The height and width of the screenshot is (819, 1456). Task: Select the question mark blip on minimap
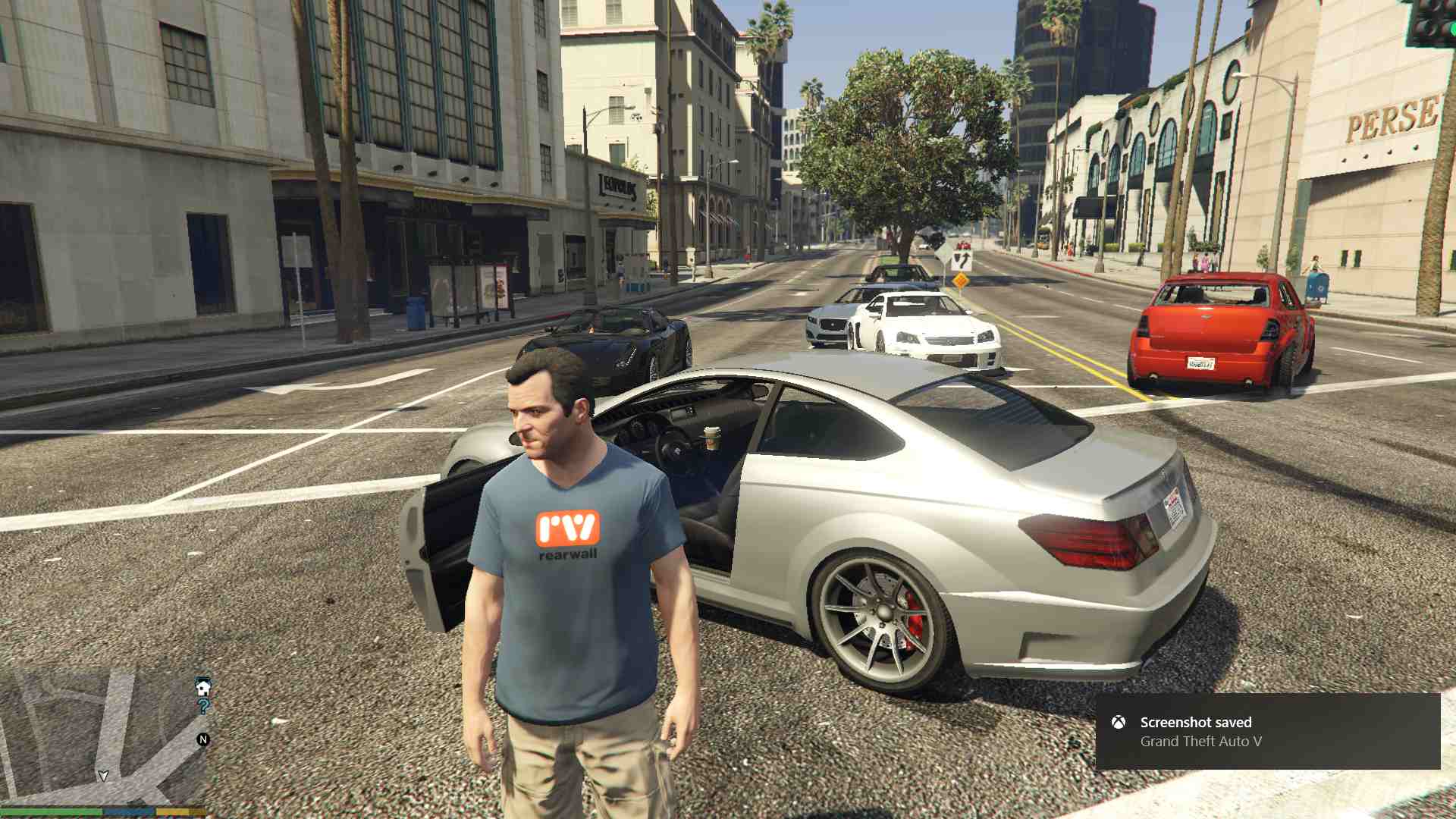pyautogui.click(x=203, y=707)
